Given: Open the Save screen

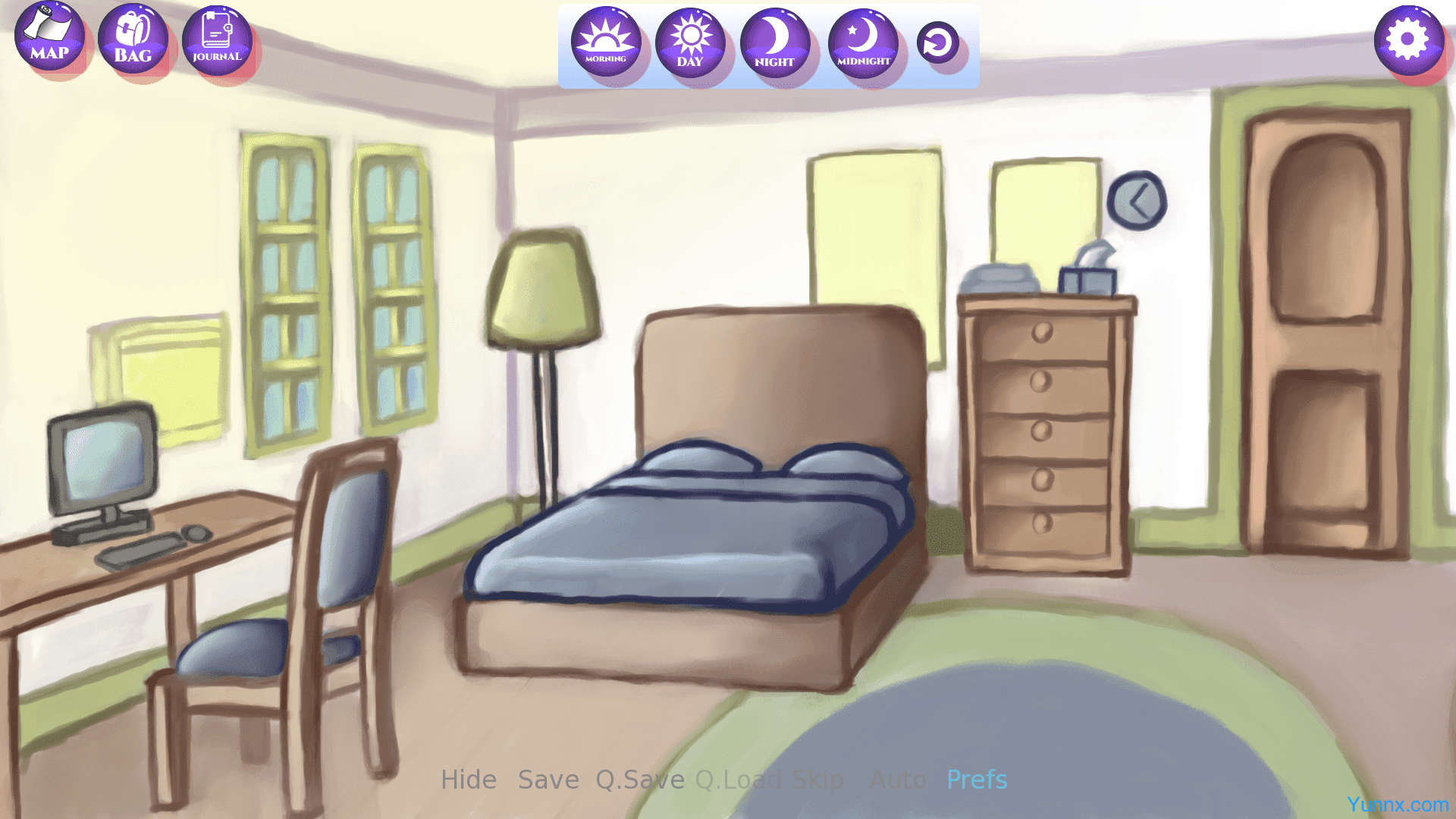Looking at the screenshot, I should pos(548,780).
